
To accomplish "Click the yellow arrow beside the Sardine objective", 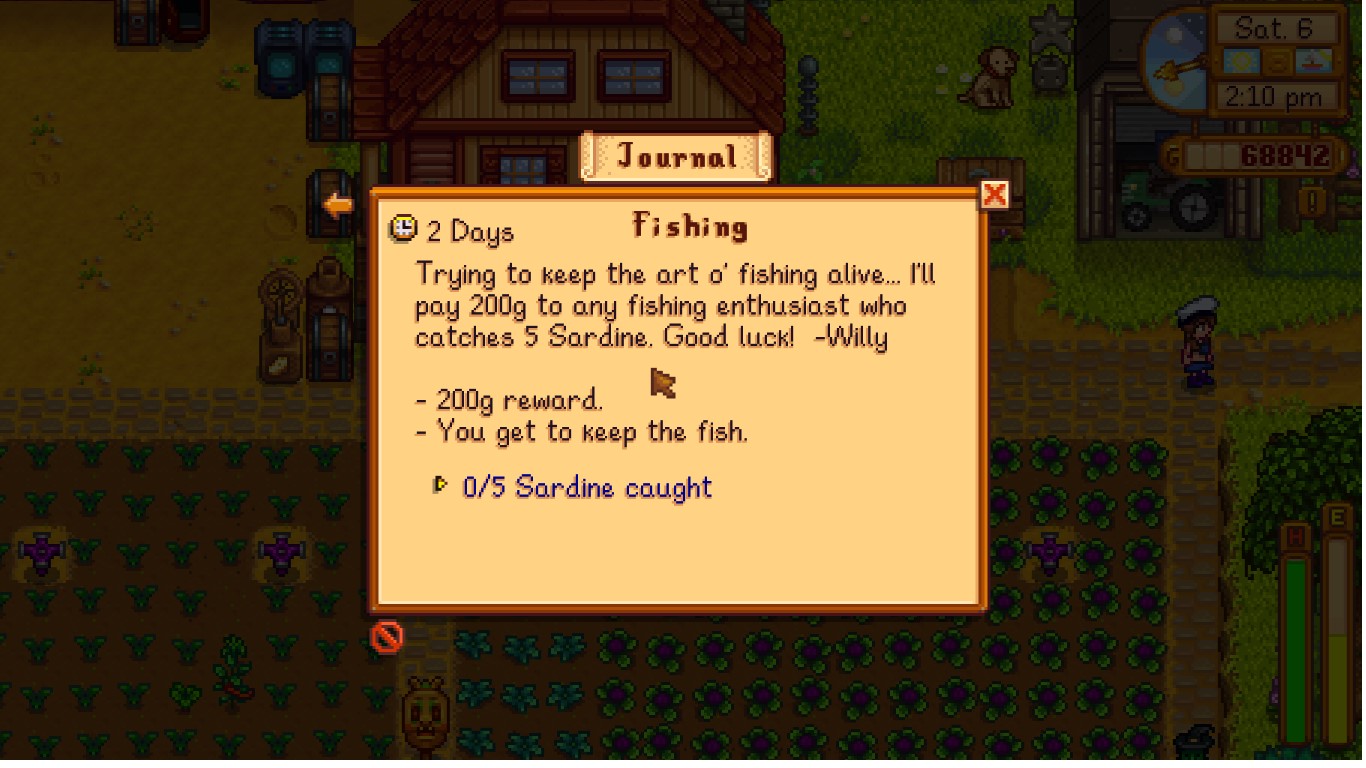I will pyautogui.click(x=441, y=485).
